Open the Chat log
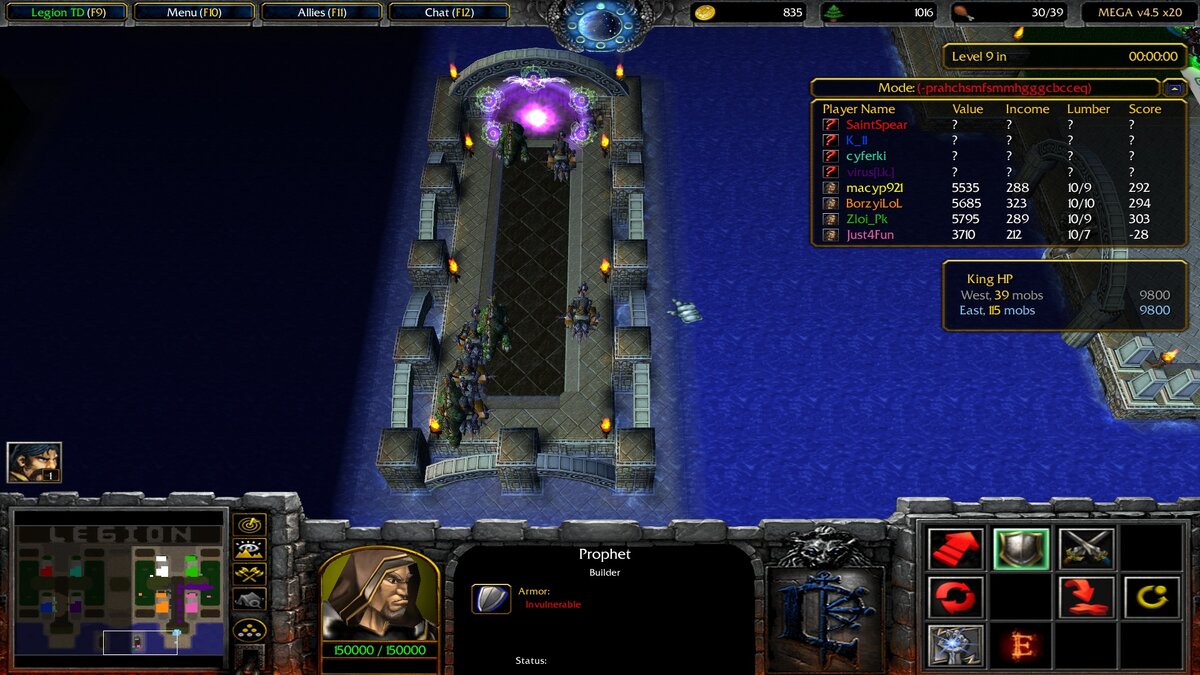 tap(449, 13)
